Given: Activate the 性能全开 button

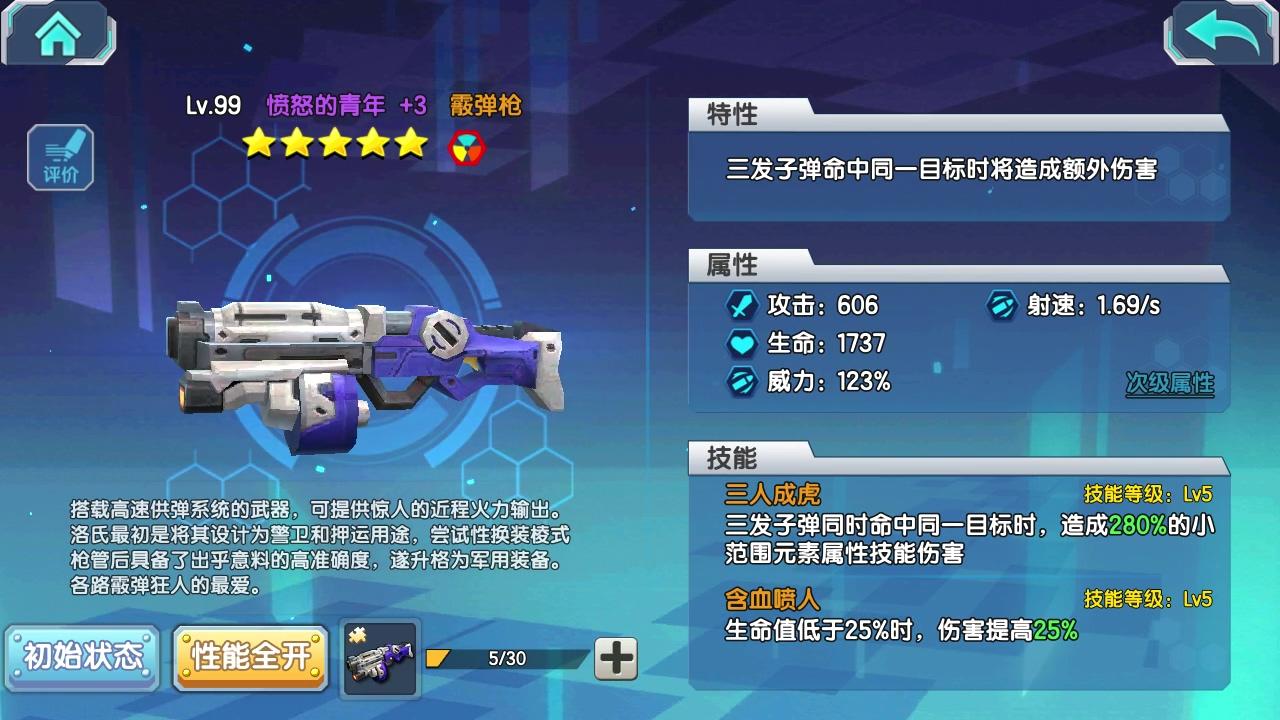Looking at the screenshot, I should click(x=251, y=657).
